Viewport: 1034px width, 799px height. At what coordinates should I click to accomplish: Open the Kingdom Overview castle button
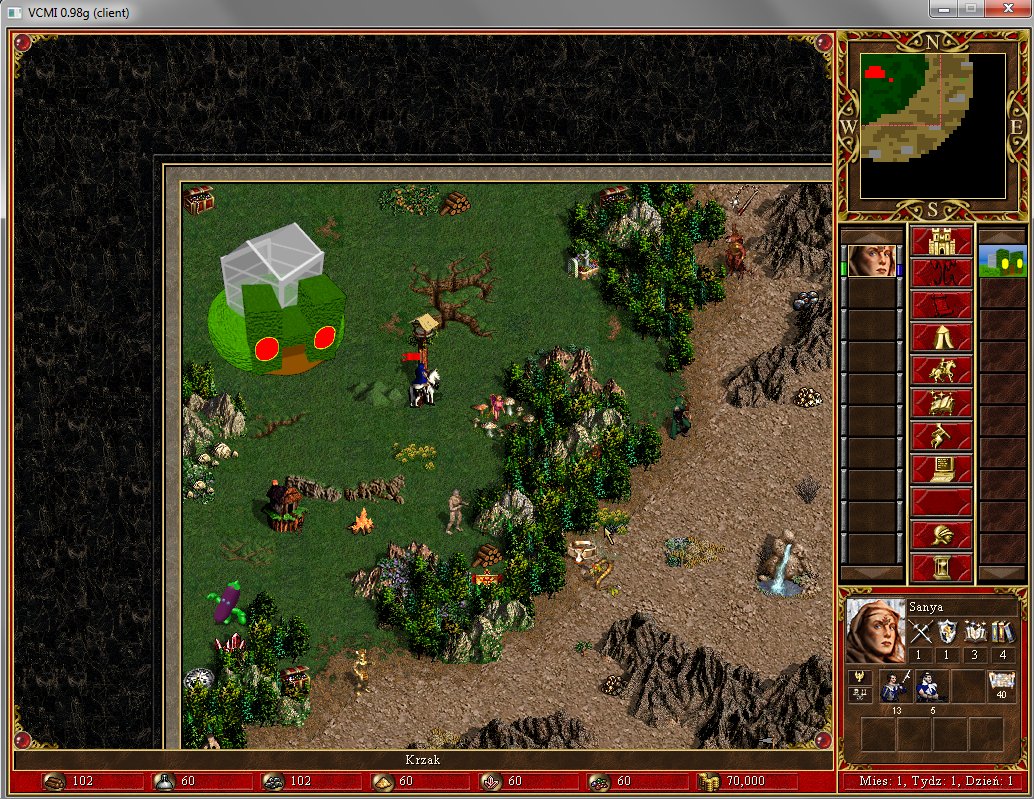(941, 241)
